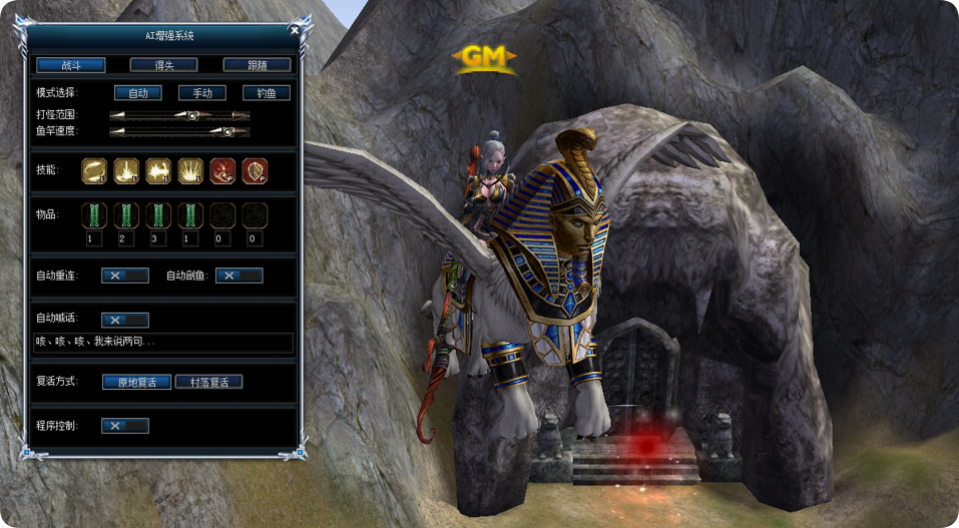
Task: Set mode to 手动
Action: coord(202,93)
